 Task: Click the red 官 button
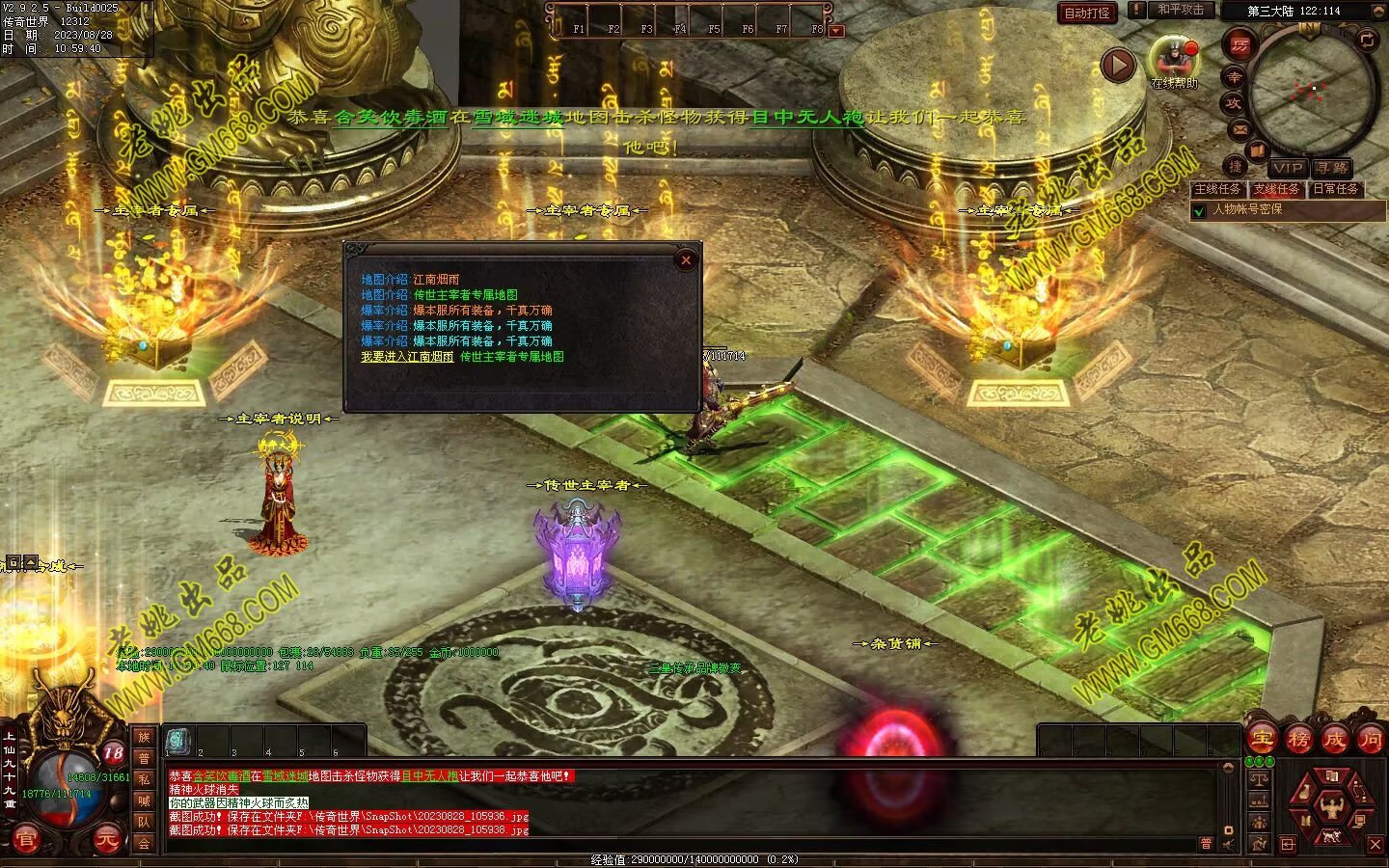[26, 840]
